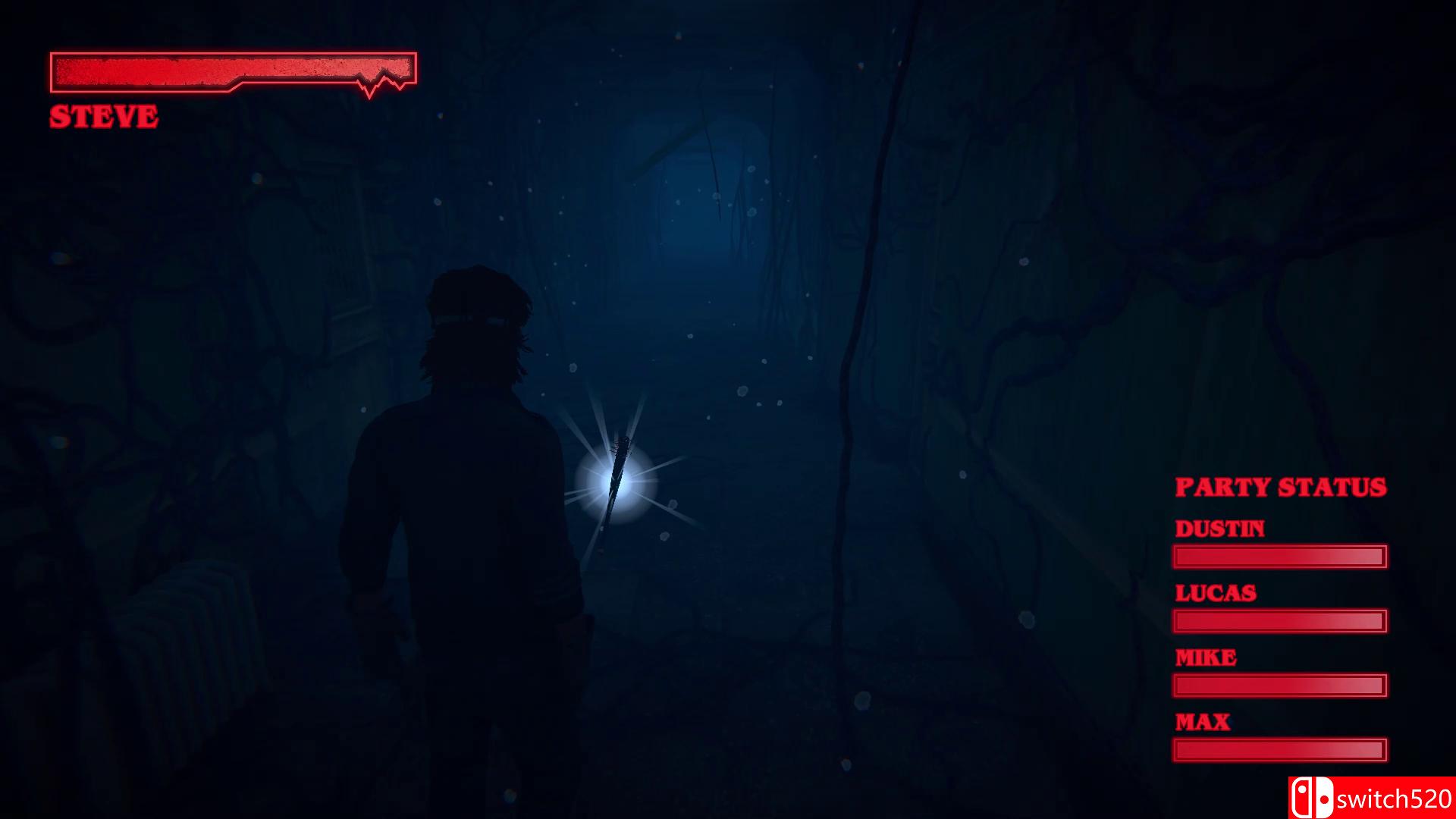Expand Mike's status details
The width and height of the screenshot is (1456, 819).
coord(1280,686)
